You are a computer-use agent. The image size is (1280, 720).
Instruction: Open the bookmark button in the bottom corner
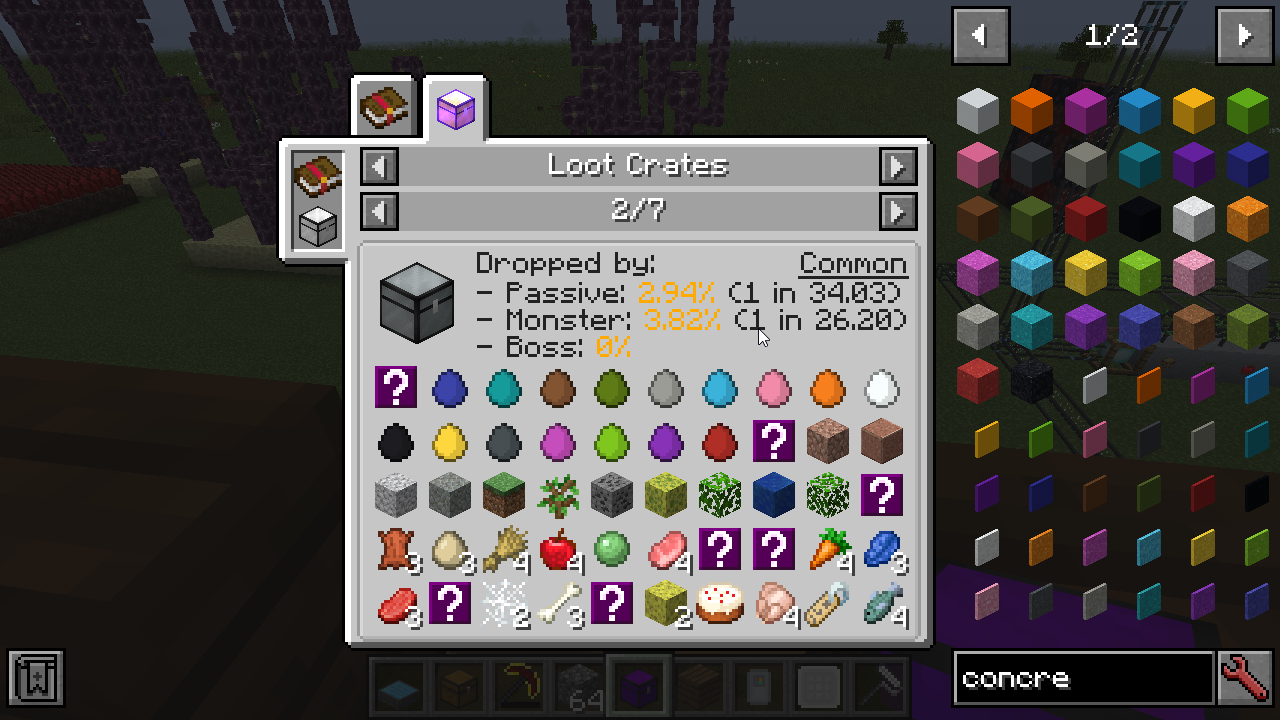click(36, 679)
